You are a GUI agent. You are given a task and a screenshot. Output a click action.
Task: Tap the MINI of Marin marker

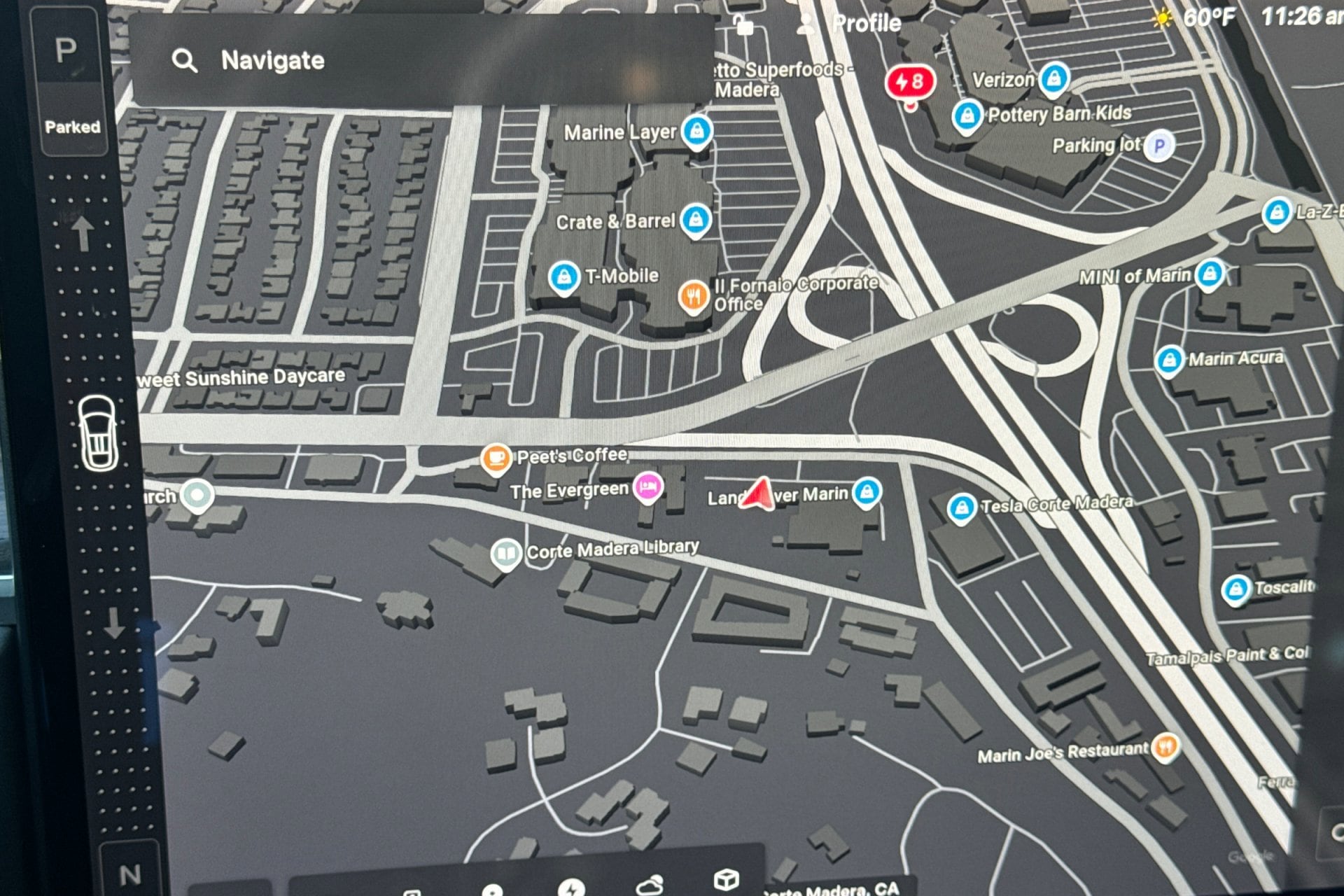click(1210, 274)
